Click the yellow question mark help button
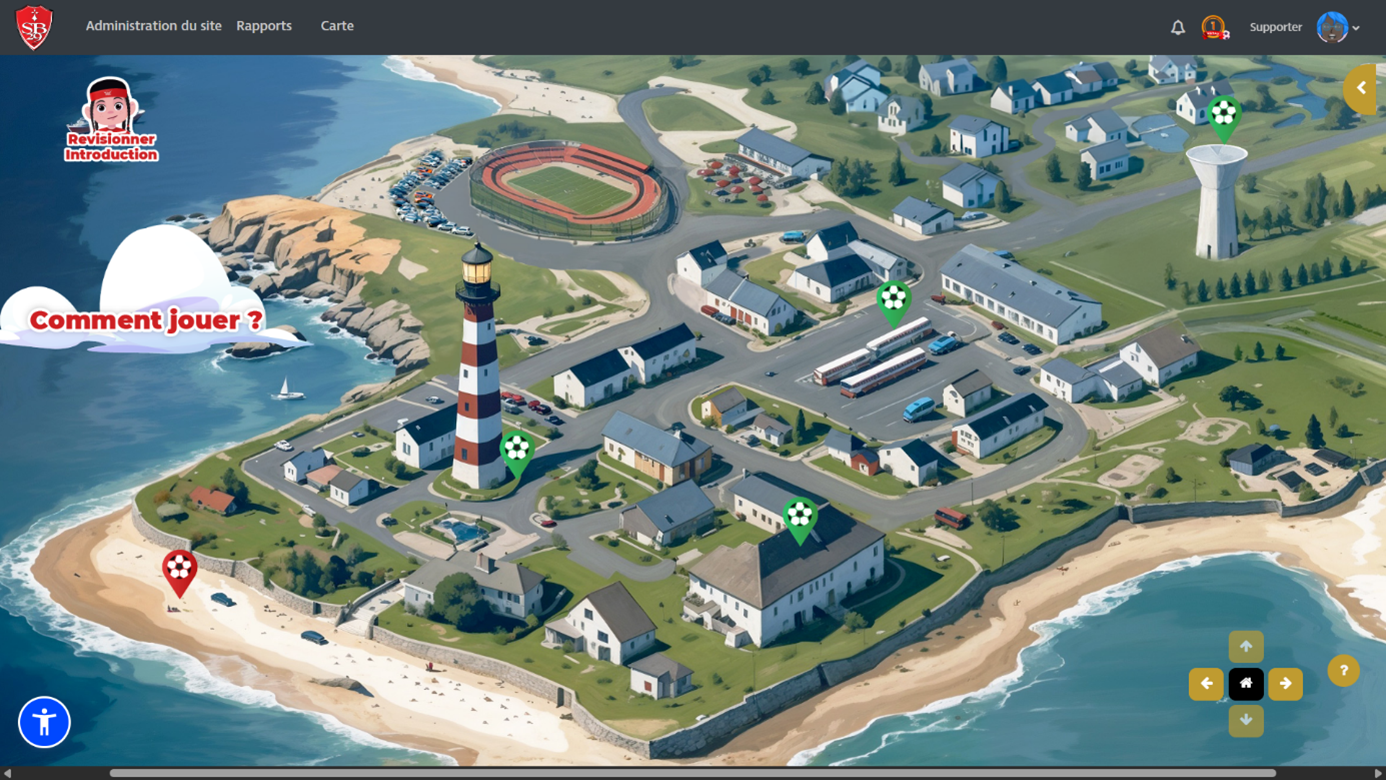Image resolution: width=1386 pixels, height=780 pixels. pyautogui.click(x=1343, y=671)
